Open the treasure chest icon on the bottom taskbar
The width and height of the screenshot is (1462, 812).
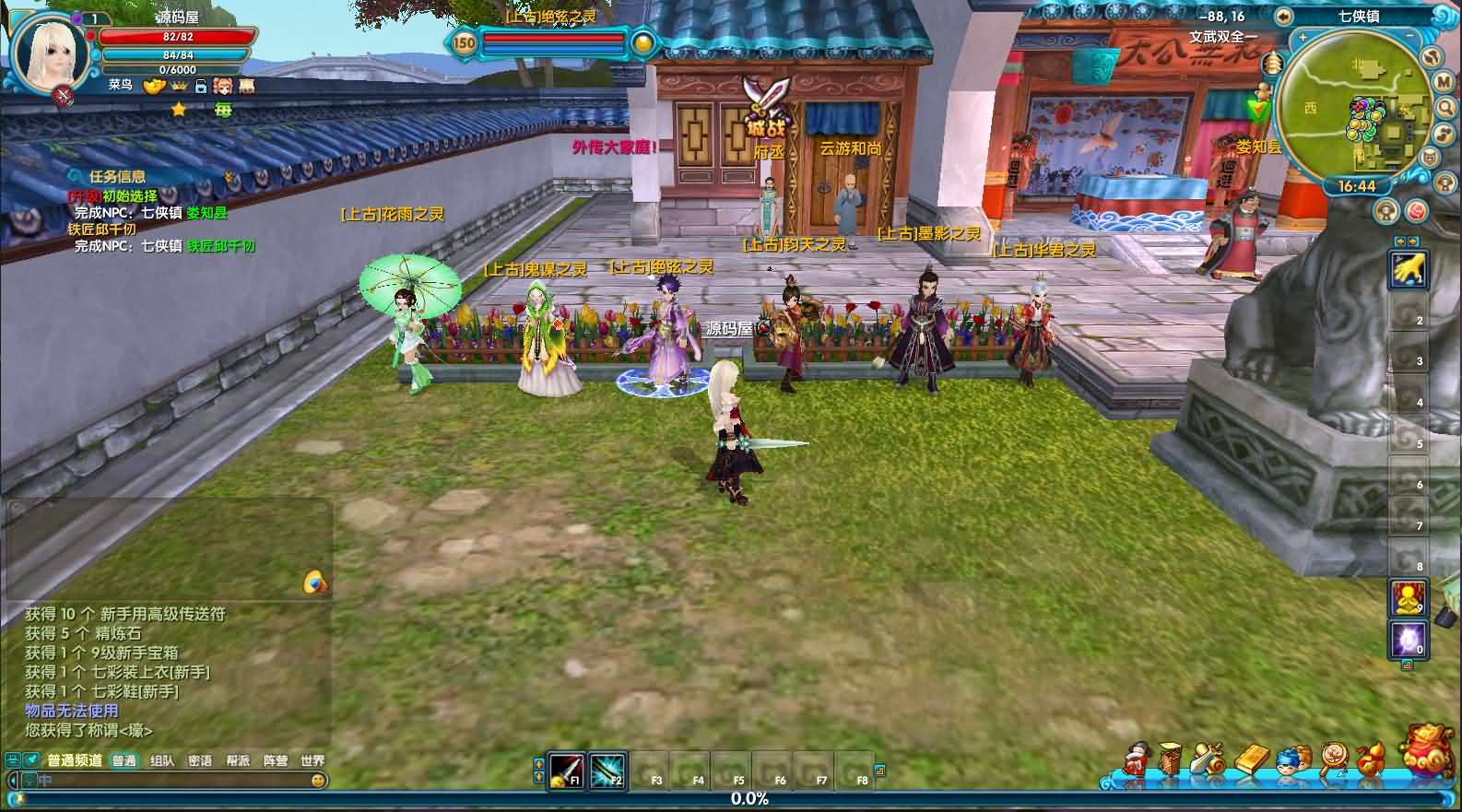tap(1169, 758)
